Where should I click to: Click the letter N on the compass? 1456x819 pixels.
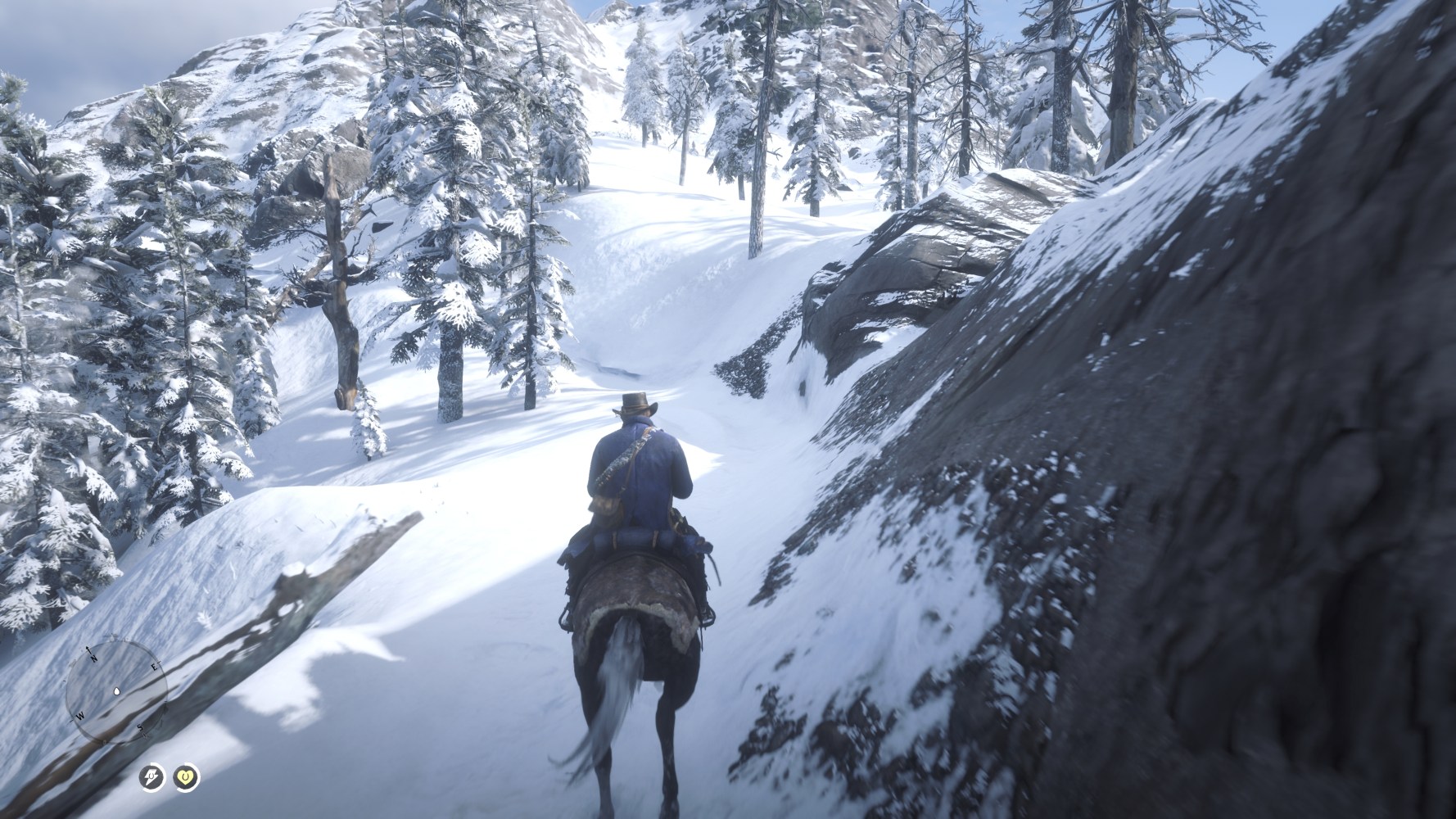click(x=93, y=658)
